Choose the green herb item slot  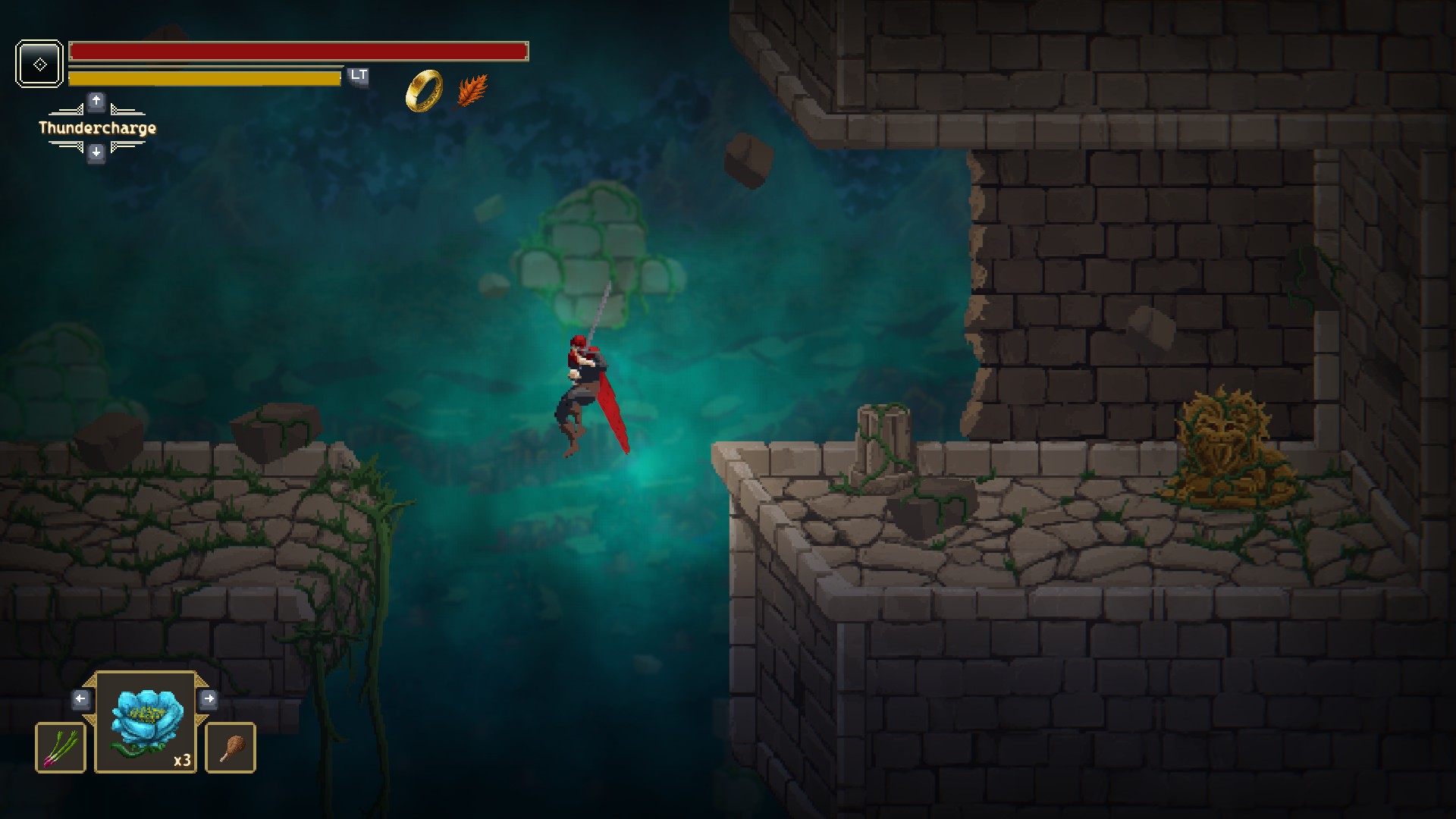61,748
